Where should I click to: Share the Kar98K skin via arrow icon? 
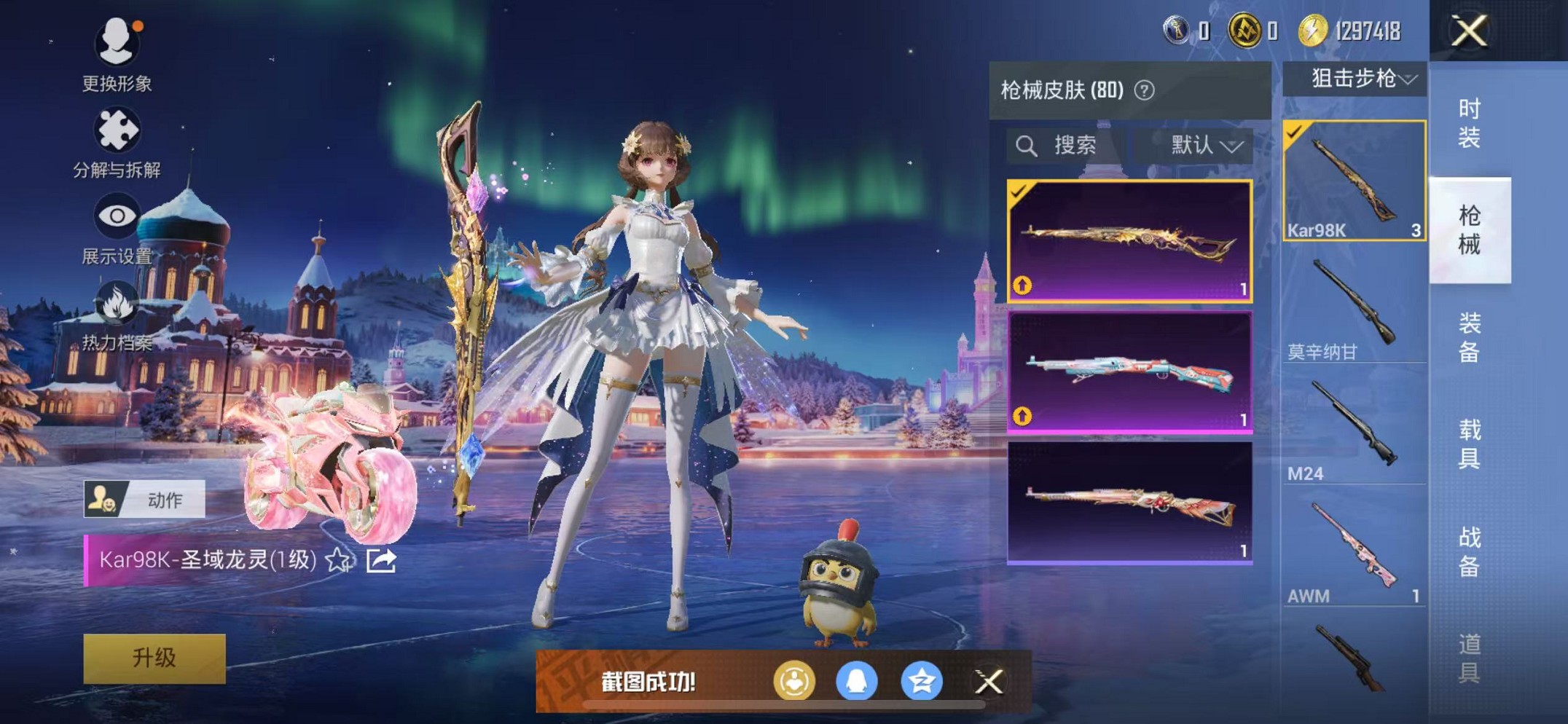tap(381, 560)
